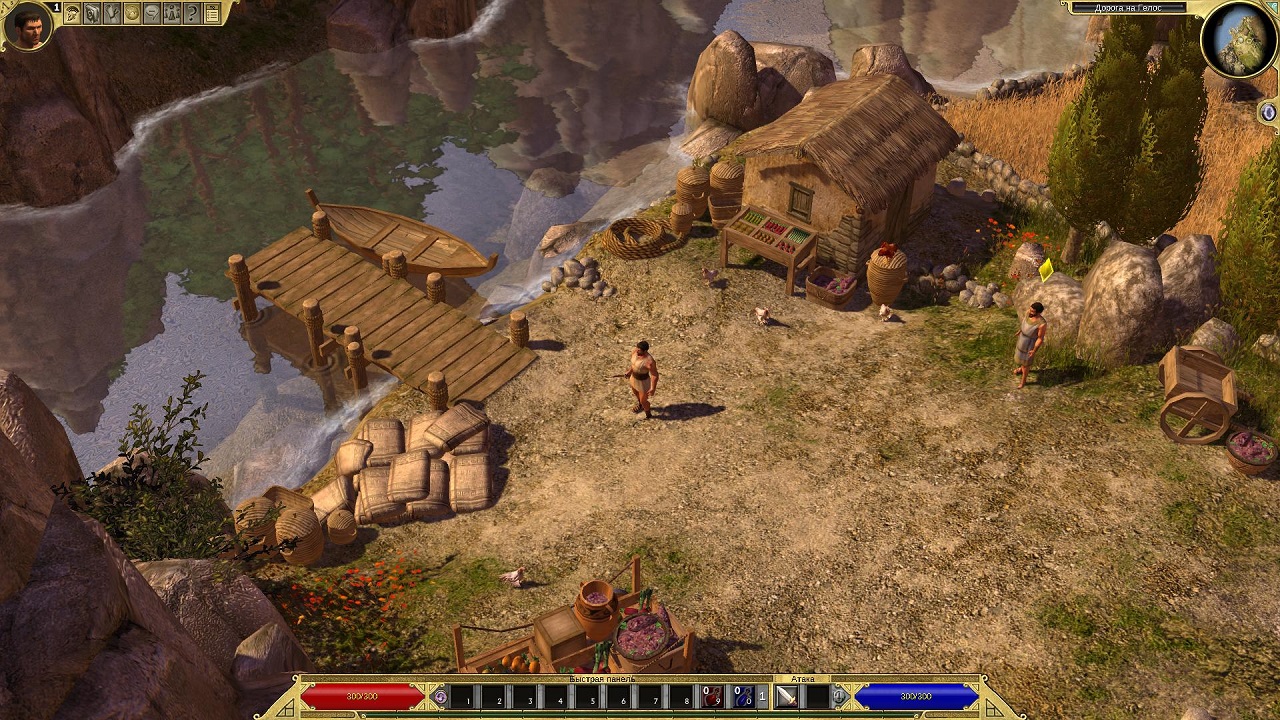The height and width of the screenshot is (720, 1280).
Task: Click the empty secondary attack slot
Action: pyautogui.click(x=817, y=696)
